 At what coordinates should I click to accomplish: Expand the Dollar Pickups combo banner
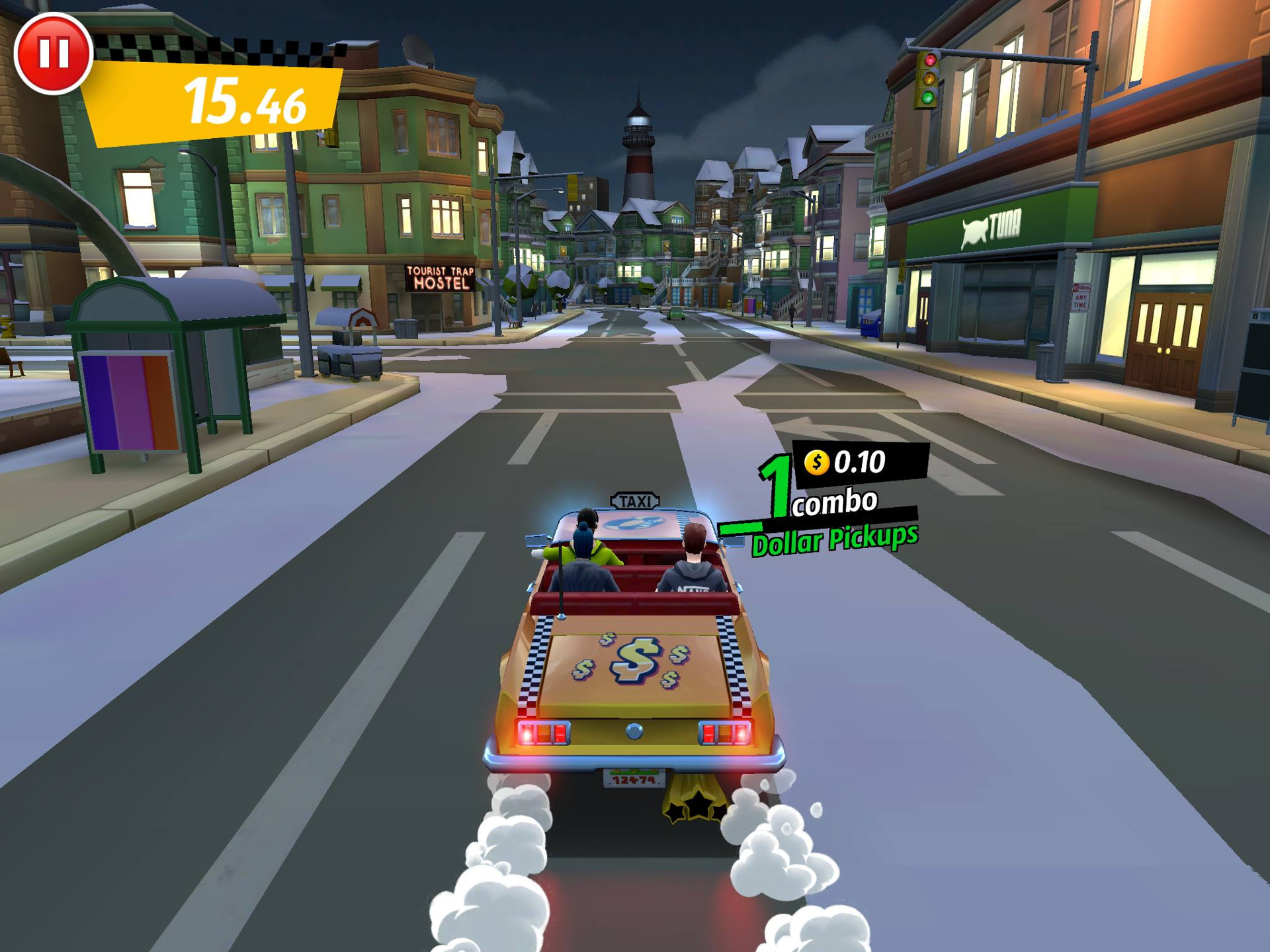tap(835, 540)
